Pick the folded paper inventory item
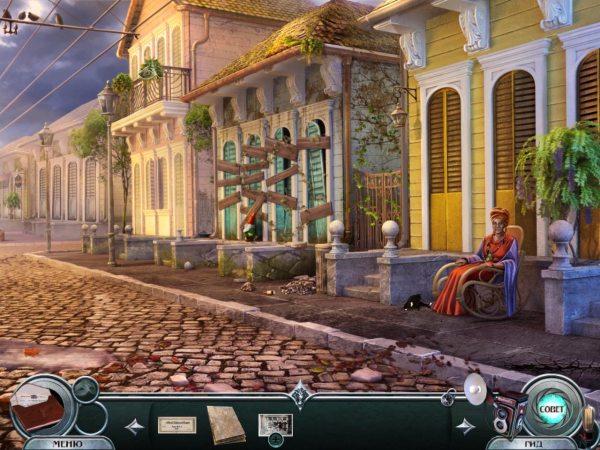 (225, 423)
